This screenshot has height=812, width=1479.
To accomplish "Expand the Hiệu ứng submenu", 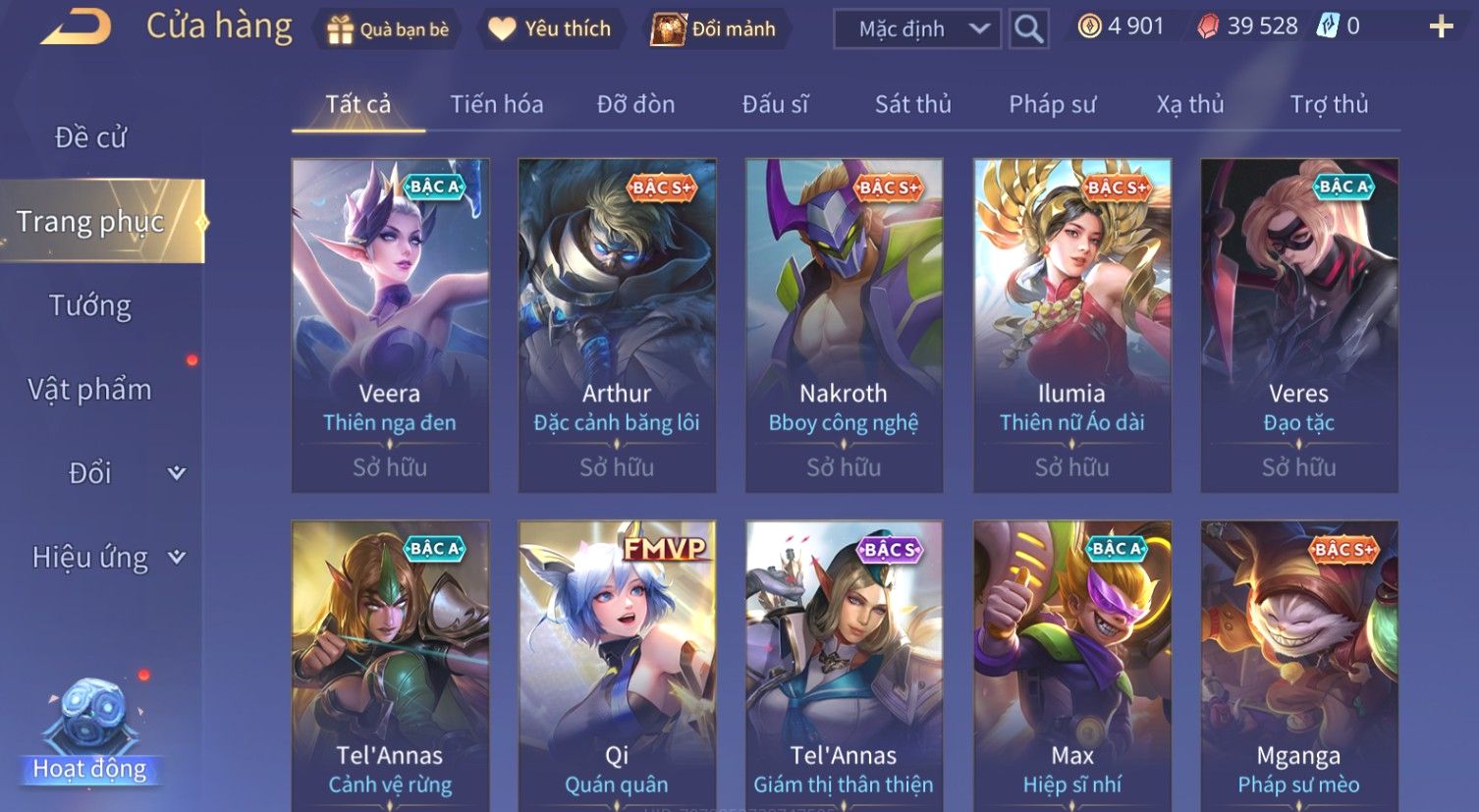I will pos(106,558).
